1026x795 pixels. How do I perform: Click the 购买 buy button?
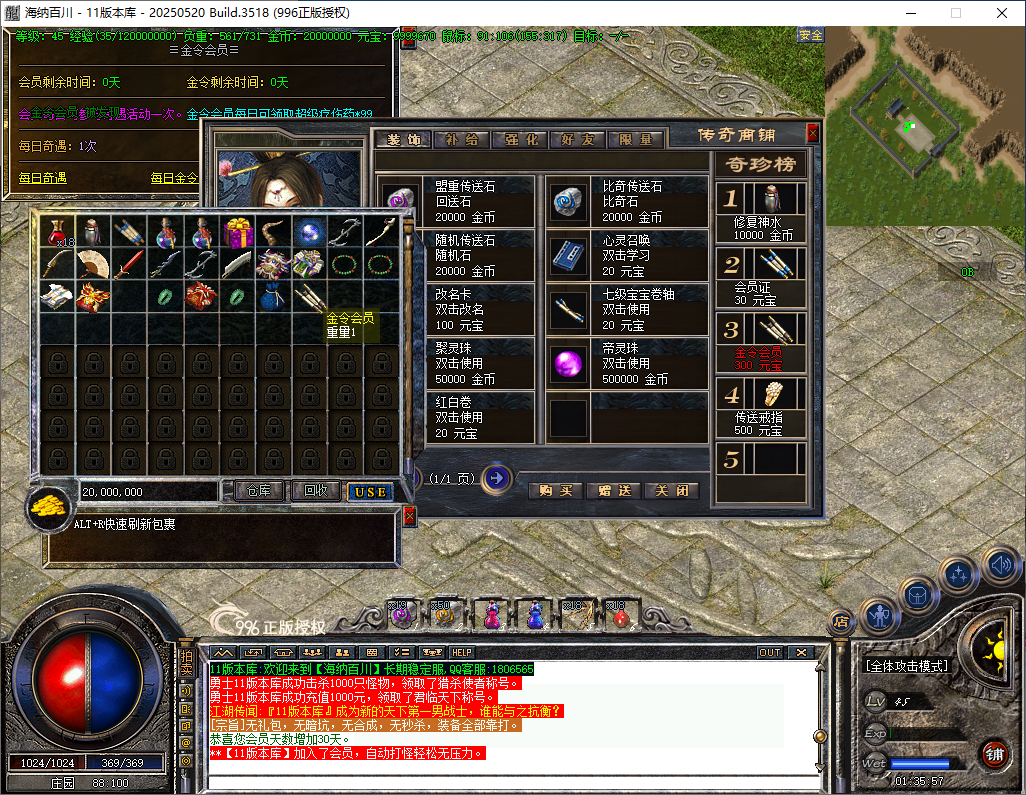coord(555,491)
